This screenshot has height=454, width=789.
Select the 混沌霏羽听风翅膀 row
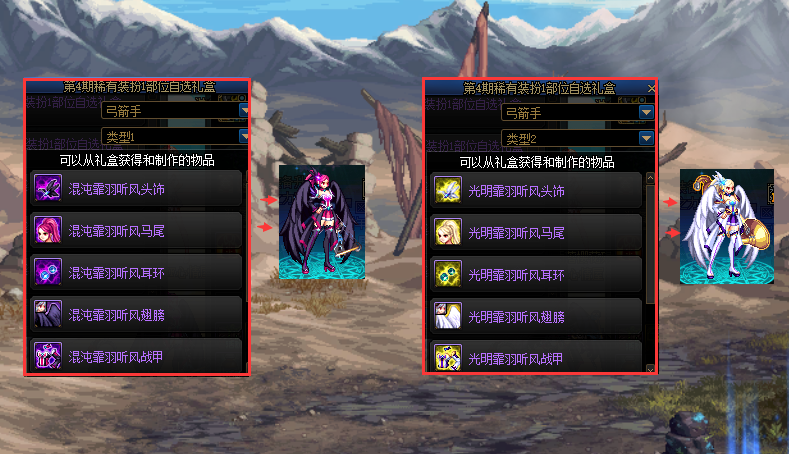[137, 313]
